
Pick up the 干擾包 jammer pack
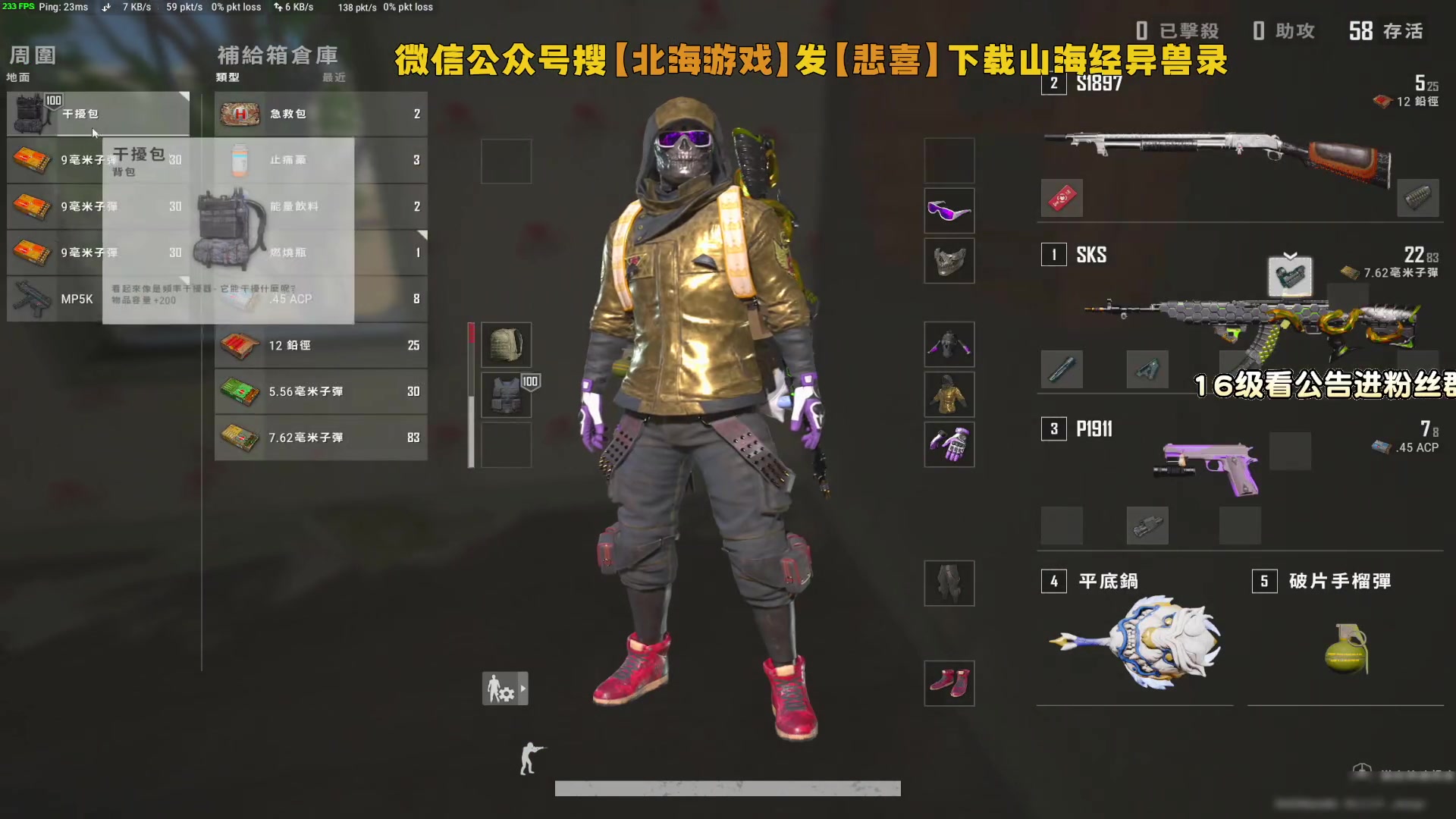point(99,114)
